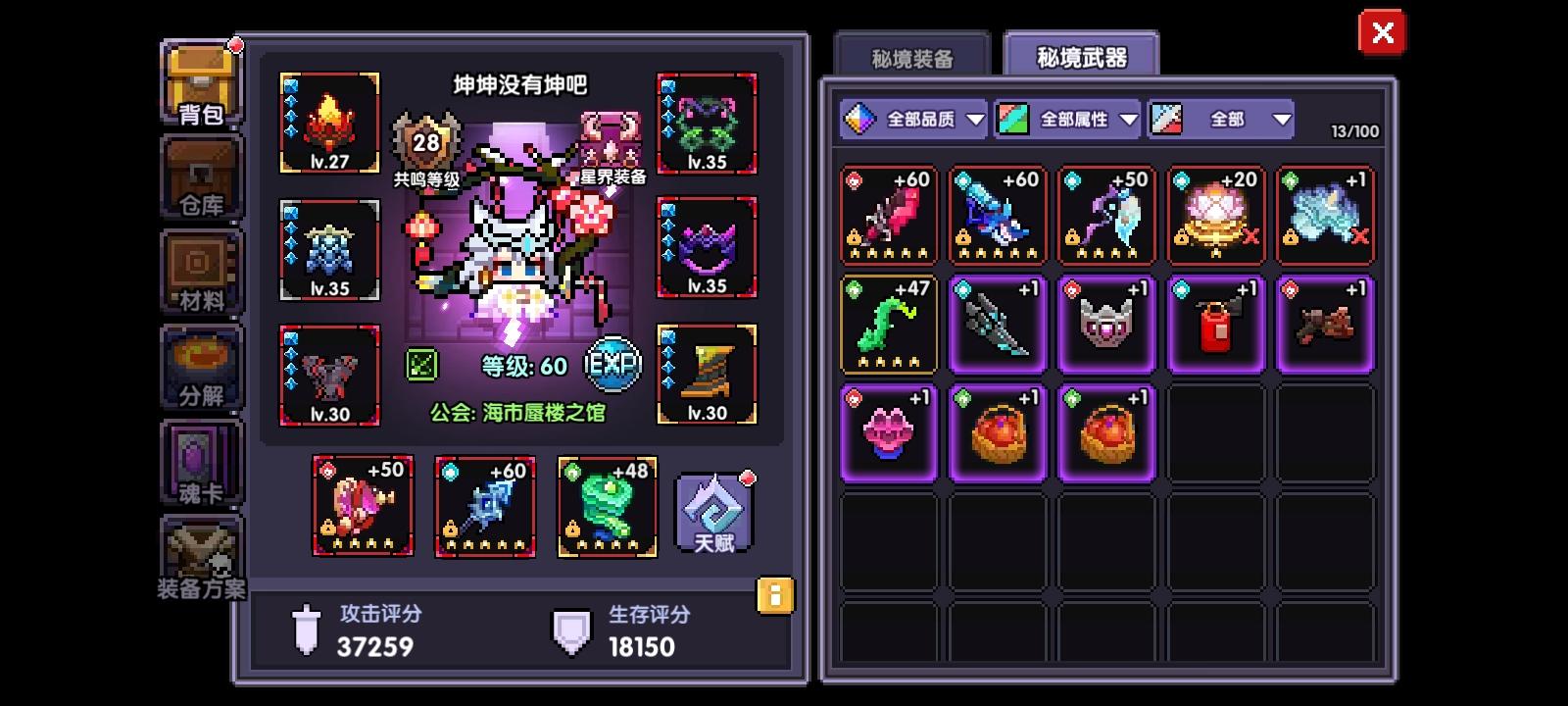Click the 星界装备 astral gear icon
This screenshot has height=706, width=1568.
(610, 137)
